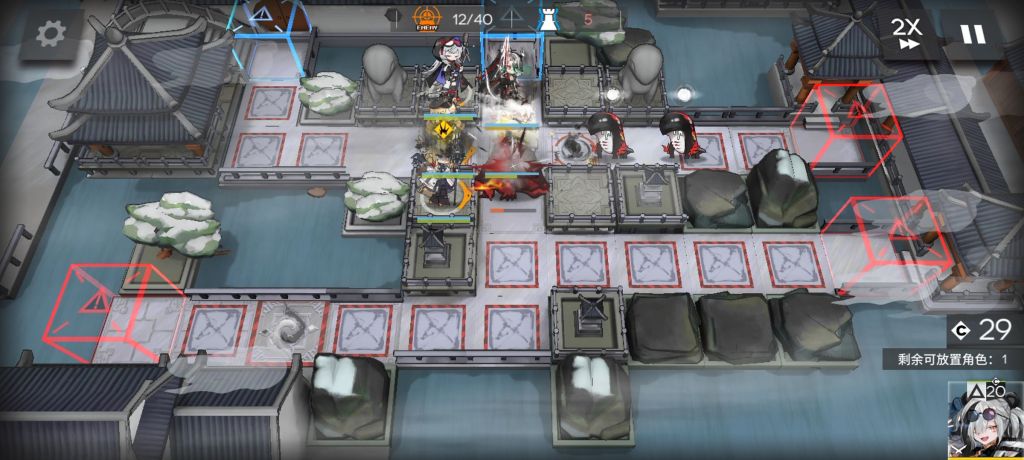Toggle the 2X game speed button

pyautogui.click(x=907, y=34)
